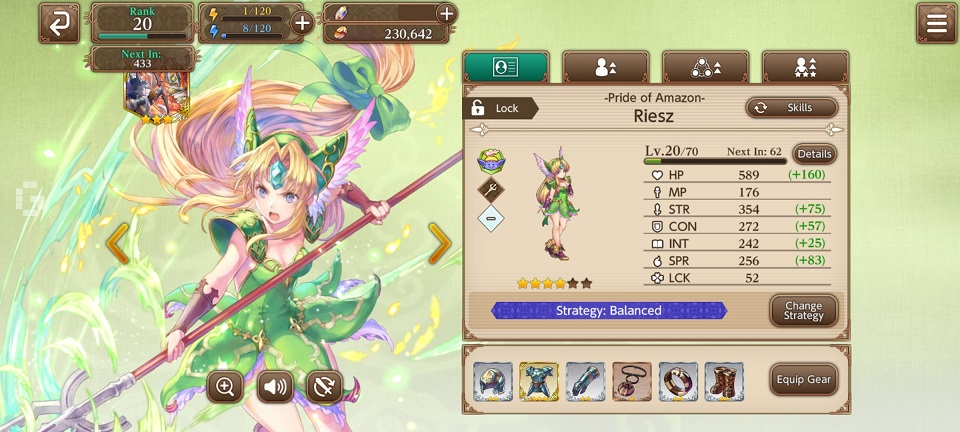Viewport: 960px width, 432px height.
Task: Play Riesz's voice with speaker button
Action: [275, 386]
